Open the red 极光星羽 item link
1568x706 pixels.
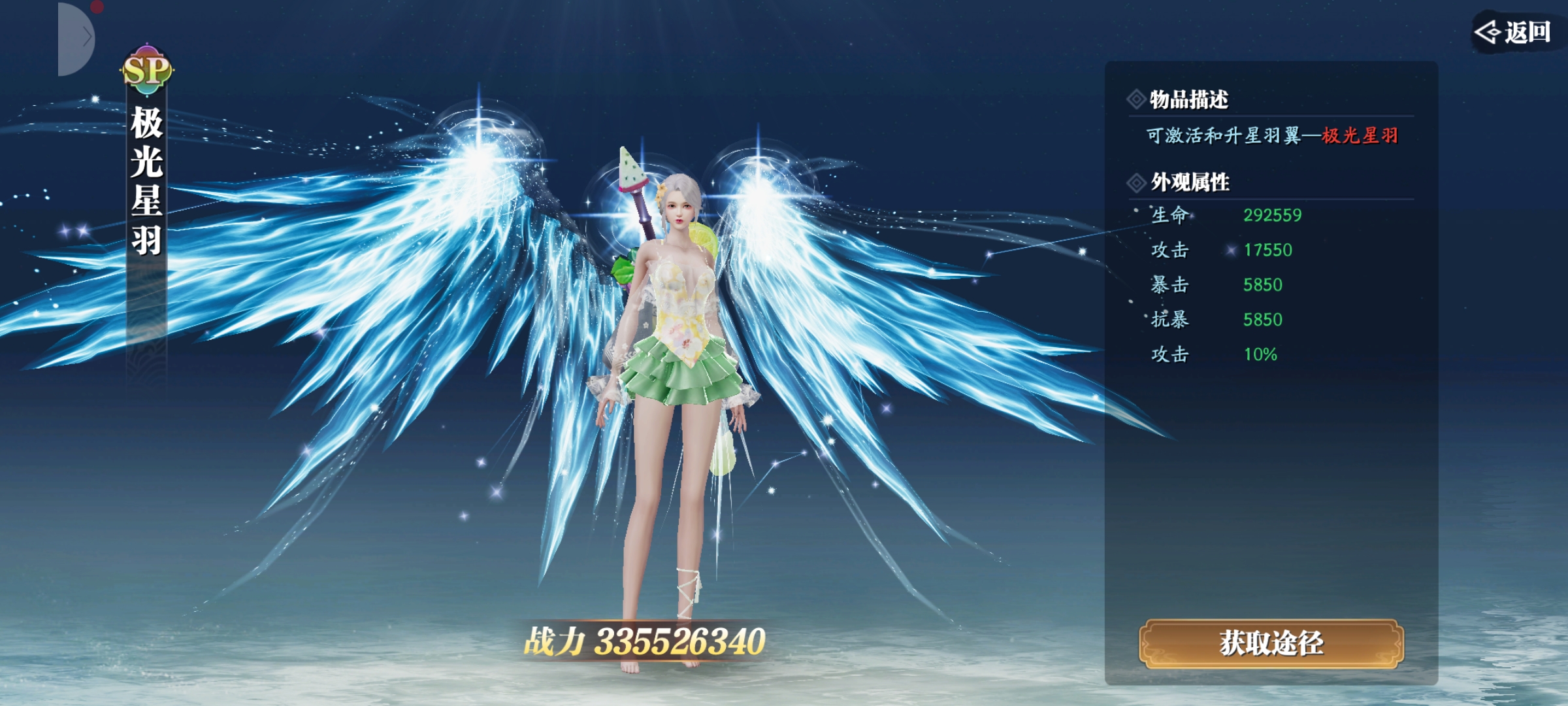coord(1360,136)
